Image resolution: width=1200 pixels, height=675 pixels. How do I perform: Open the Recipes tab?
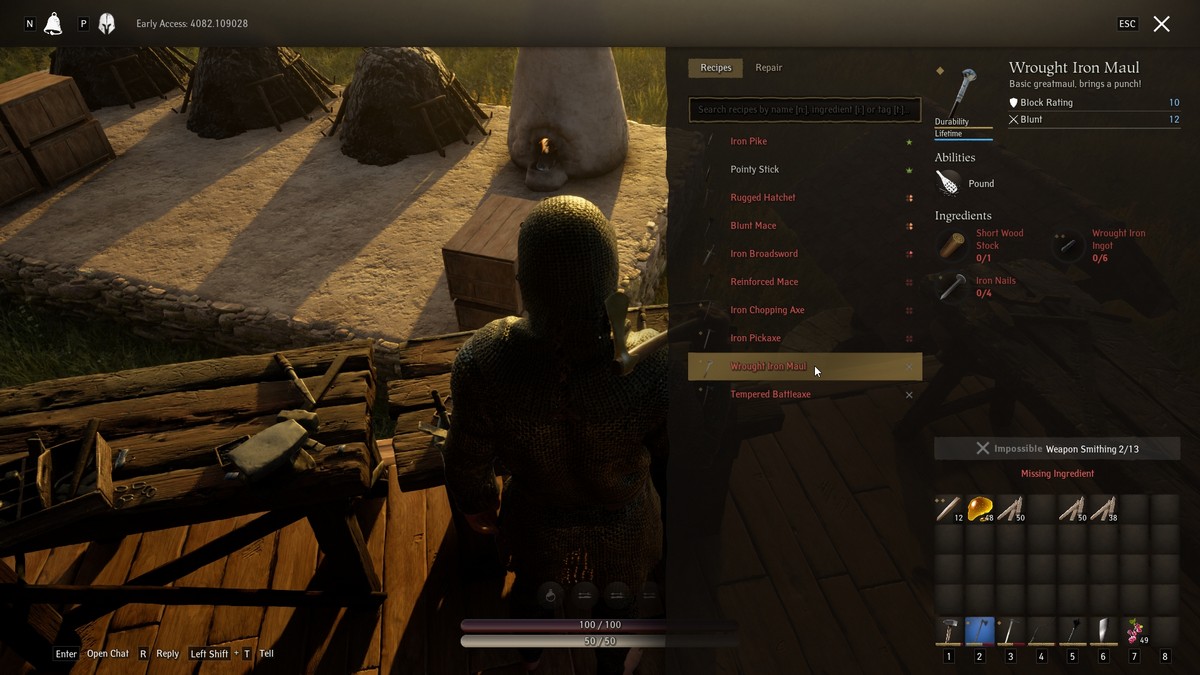pyautogui.click(x=716, y=68)
